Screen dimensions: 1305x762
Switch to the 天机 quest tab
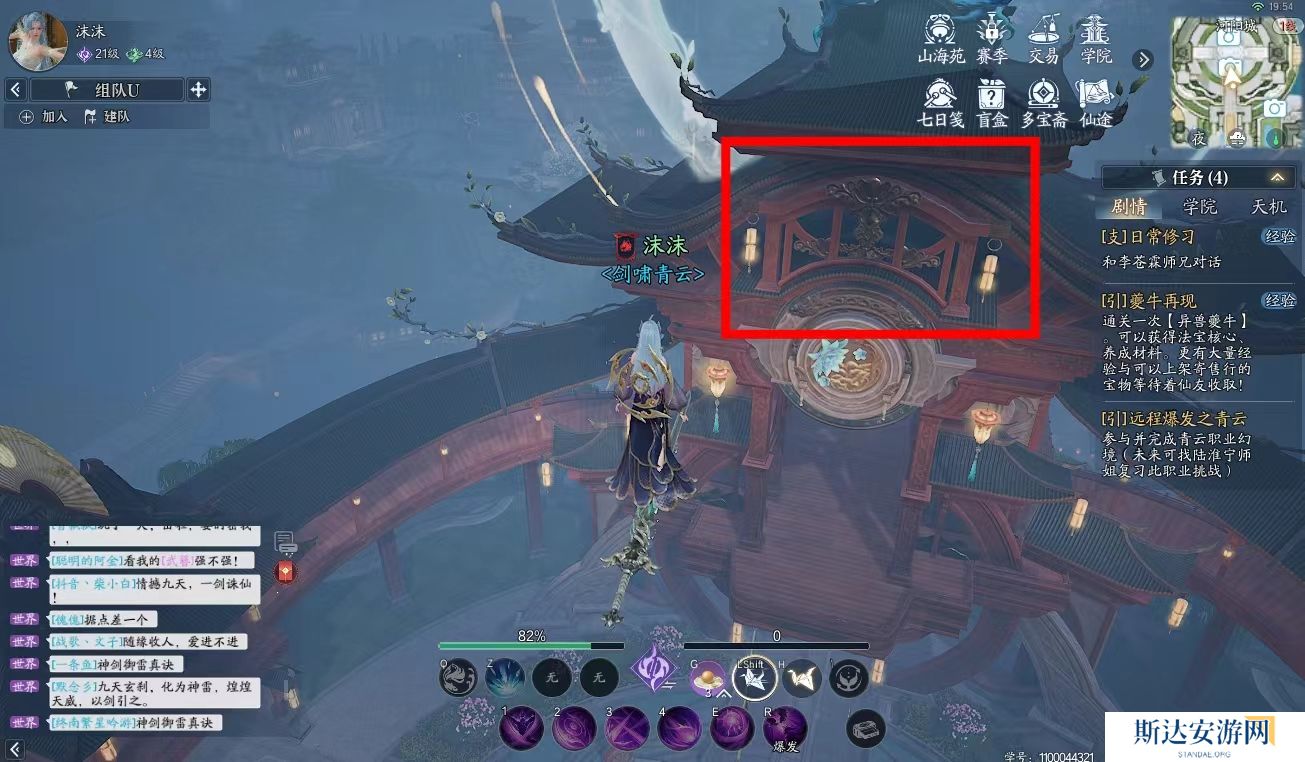pyautogui.click(x=1269, y=207)
